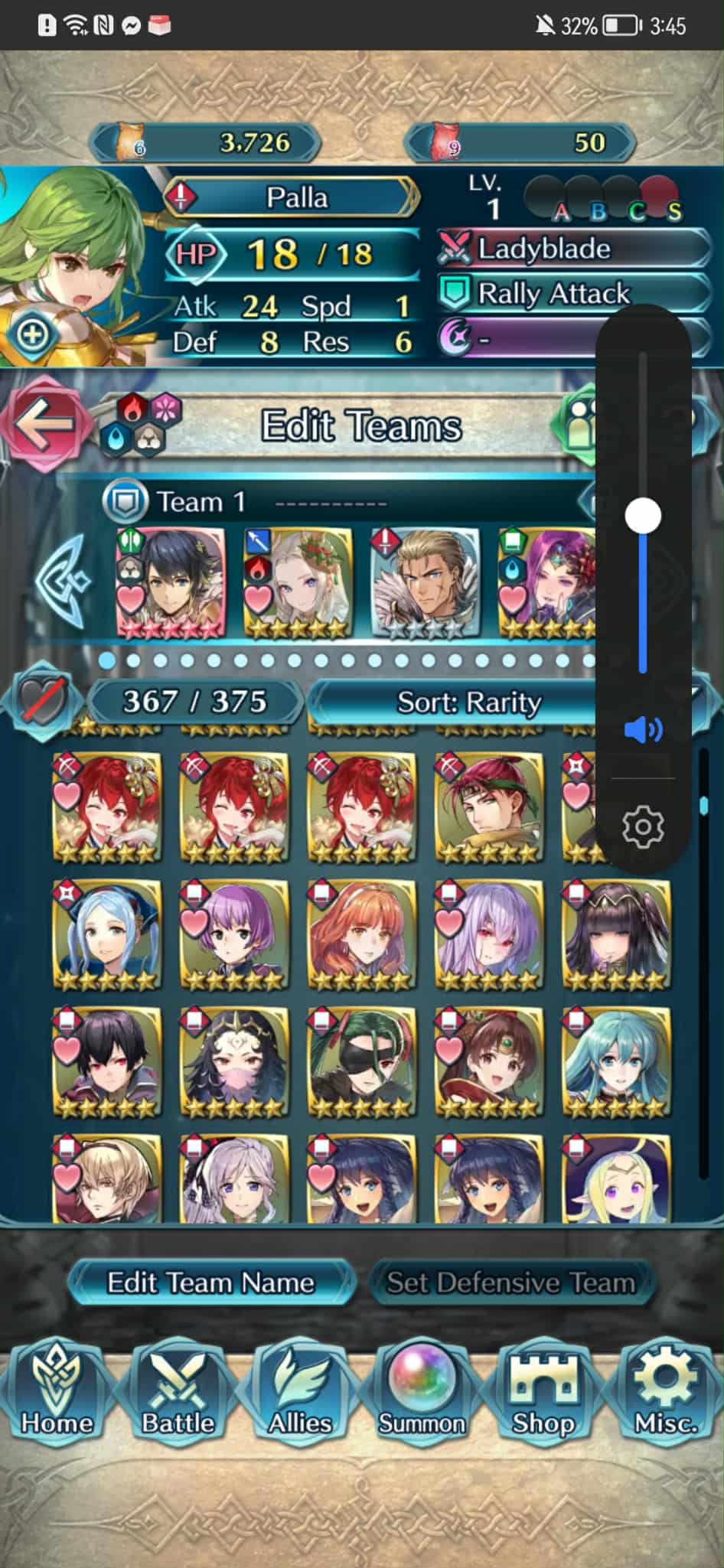Image resolution: width=724 pixels, height=1568 pixels.
Task: Open the Summon menu
Action: [x=421, y=1394]
